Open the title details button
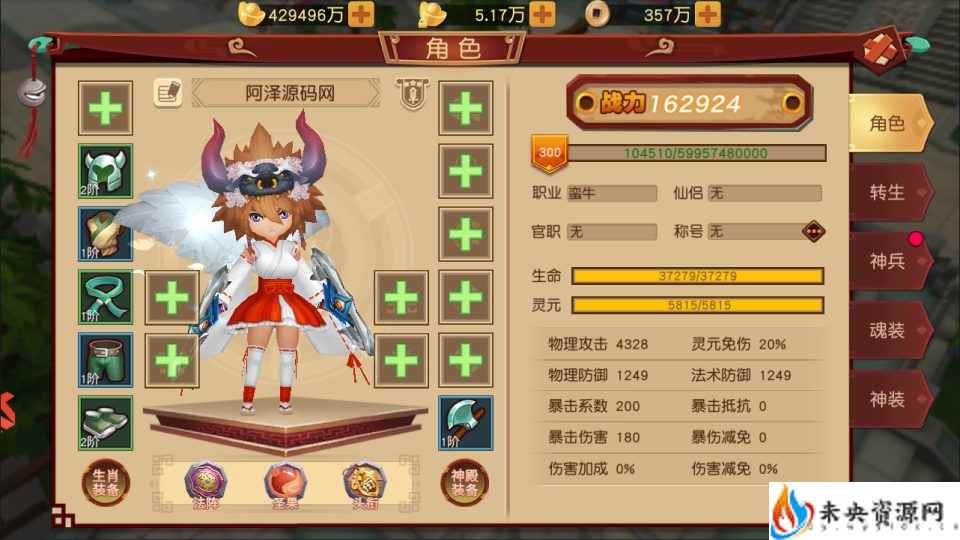Viewport: 960px width, 540px height. 815,231
